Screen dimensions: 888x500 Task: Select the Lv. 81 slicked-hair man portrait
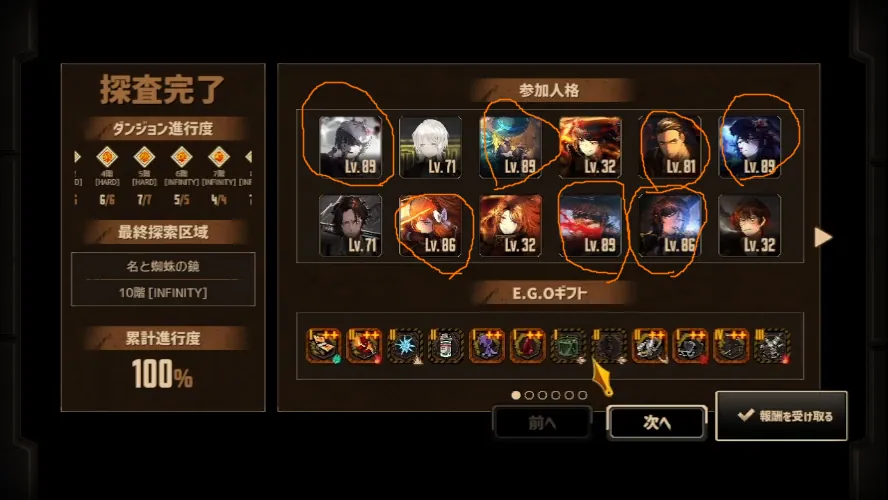click(x=670, y=147)
